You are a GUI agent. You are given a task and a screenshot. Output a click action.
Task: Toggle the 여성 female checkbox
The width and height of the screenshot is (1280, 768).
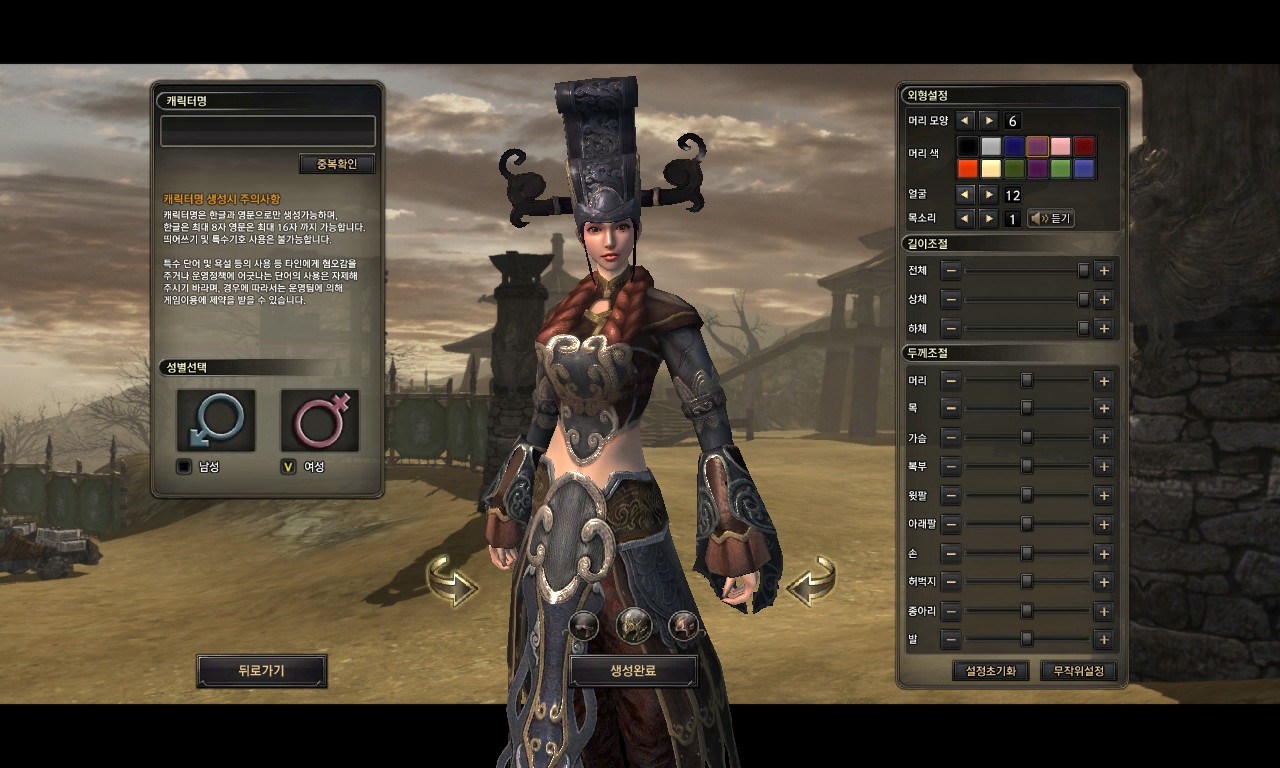pos(288,466)
